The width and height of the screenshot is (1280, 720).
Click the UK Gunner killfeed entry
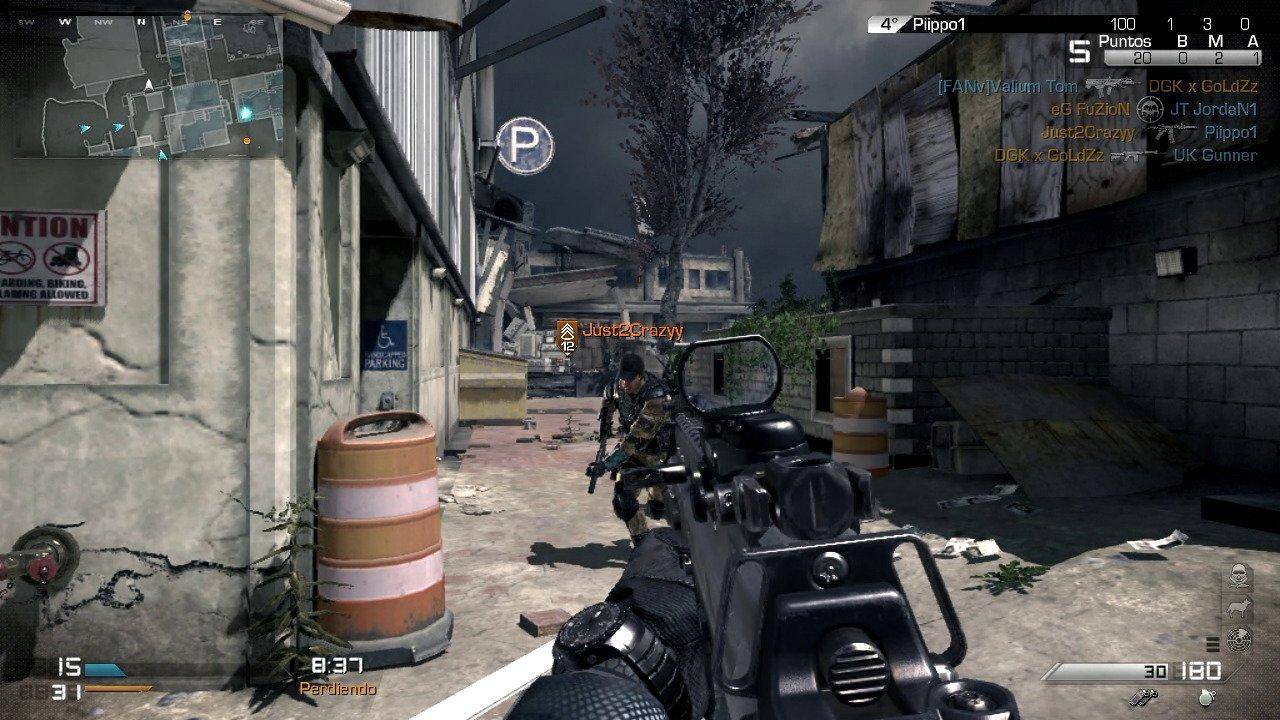1215,155
